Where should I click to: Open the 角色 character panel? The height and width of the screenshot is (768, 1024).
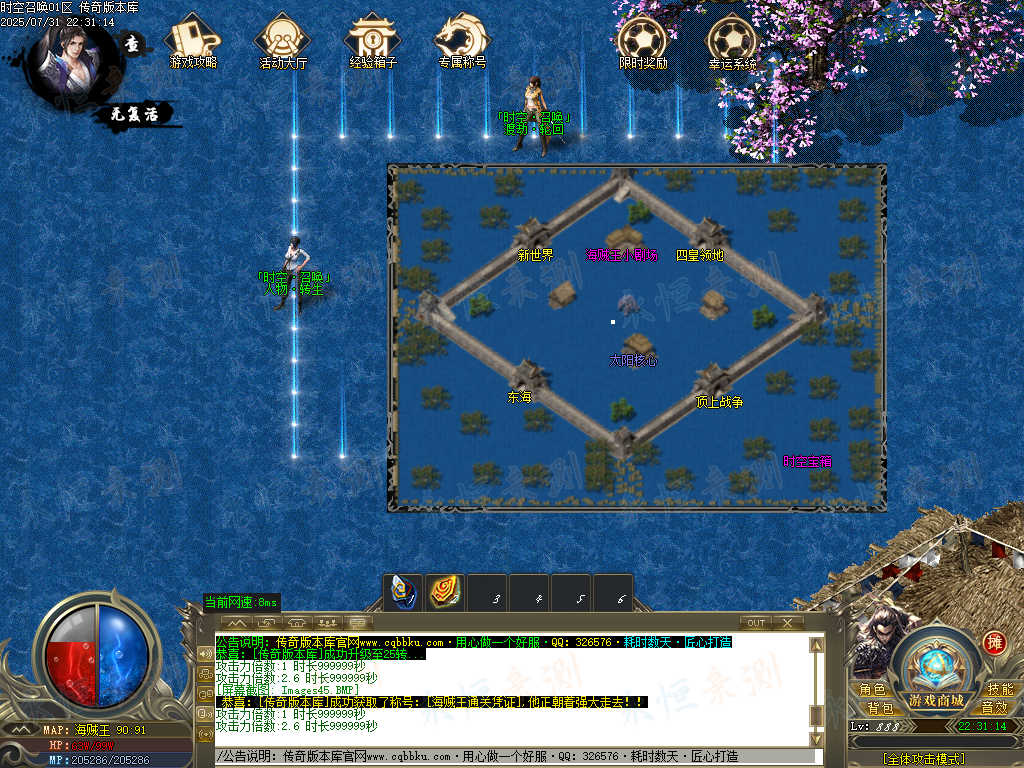tap(872, 690)
